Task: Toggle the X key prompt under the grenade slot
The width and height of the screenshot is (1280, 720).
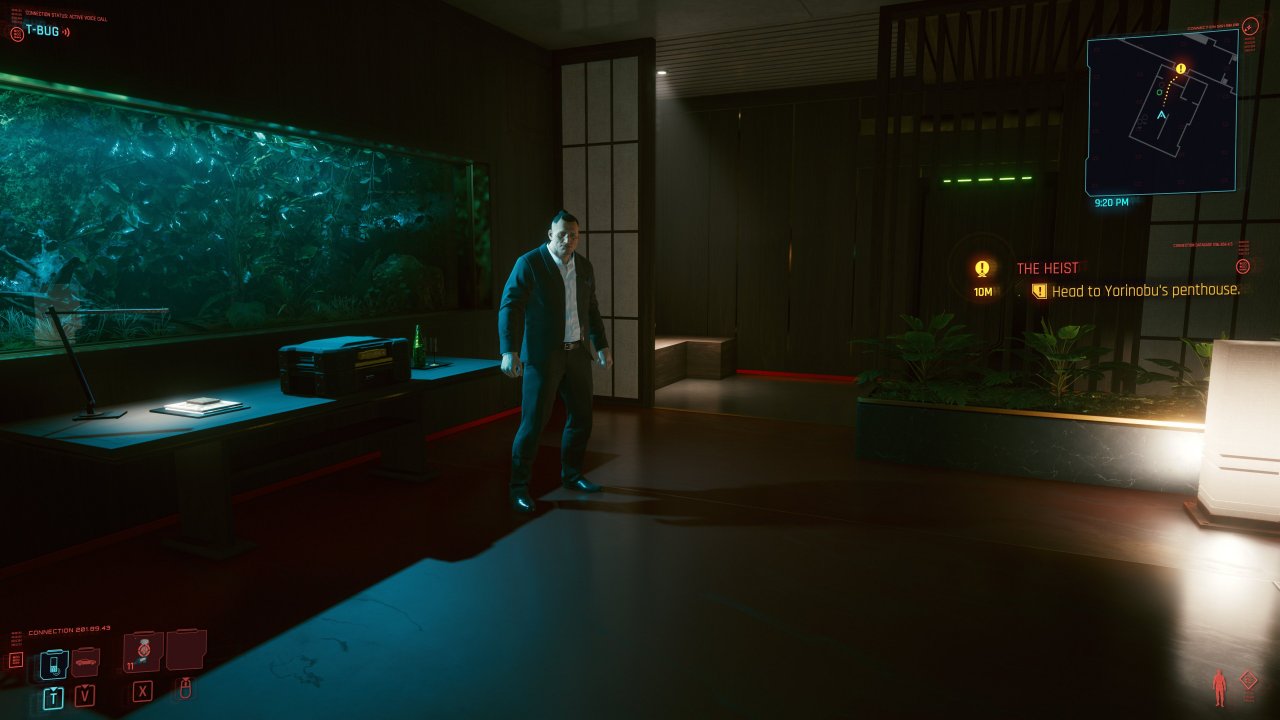Action: [140, 692]
